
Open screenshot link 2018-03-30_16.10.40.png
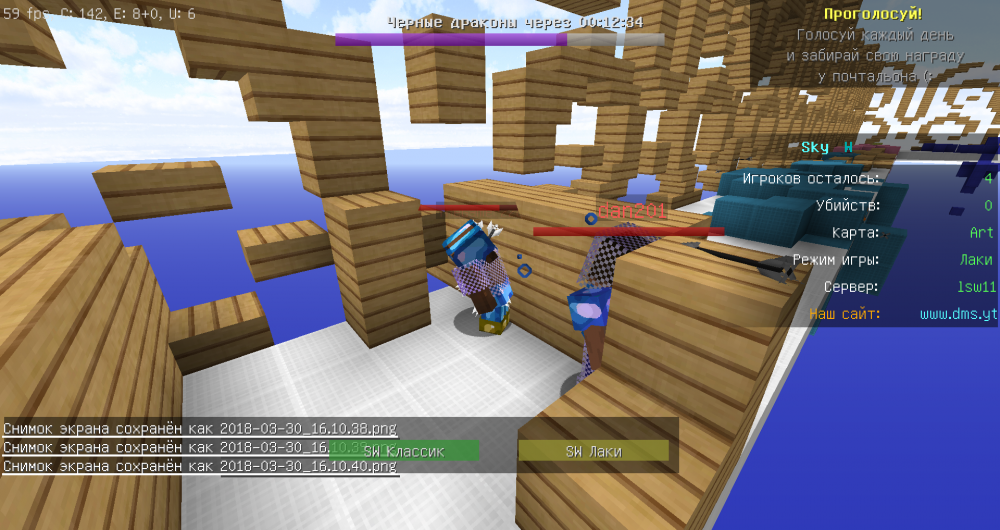coord(308,466)
